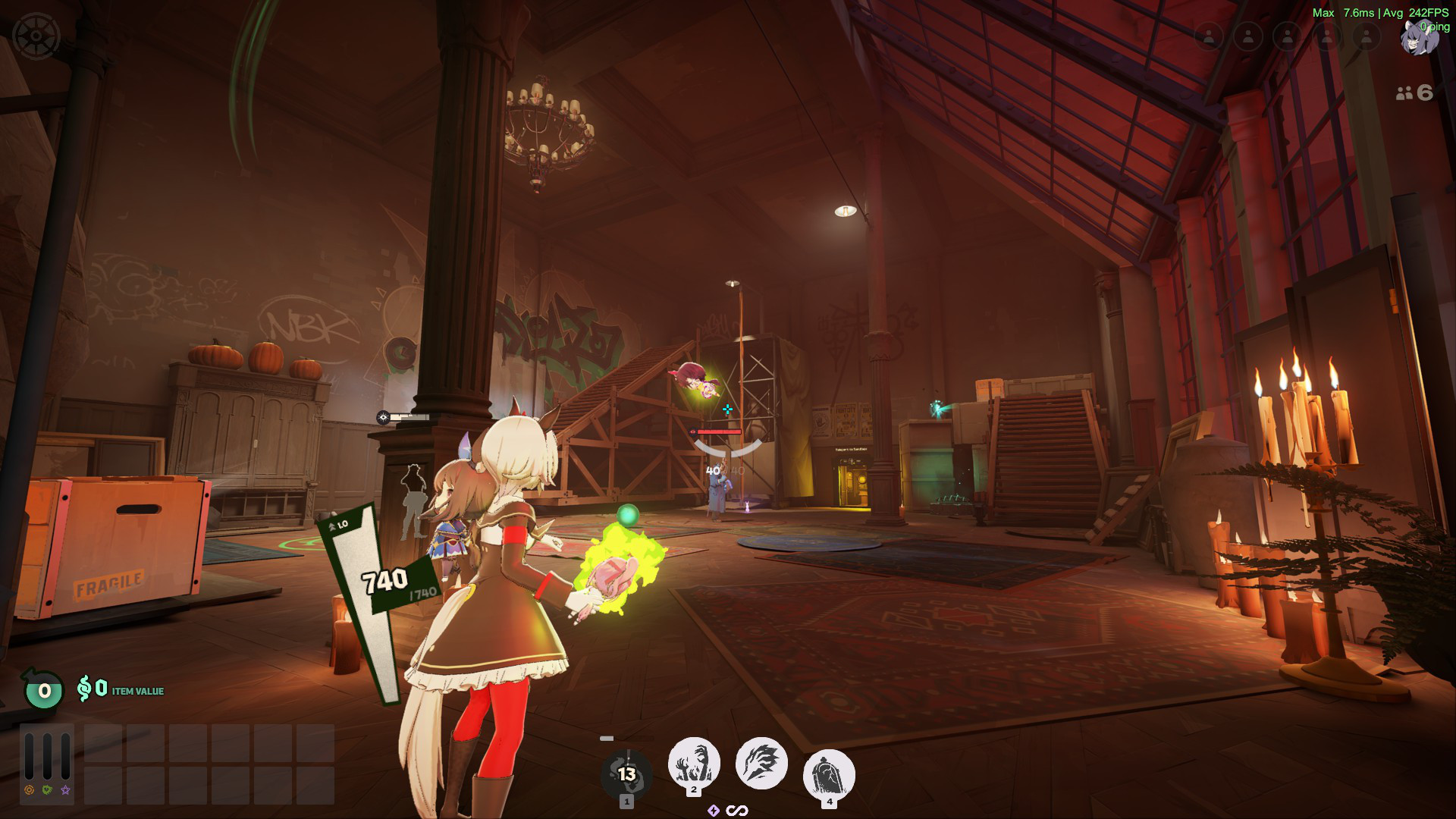This screenshot has width=1456, height=819.
Task: Click the orange weapon stat icon
Action: tap(29, 790)
